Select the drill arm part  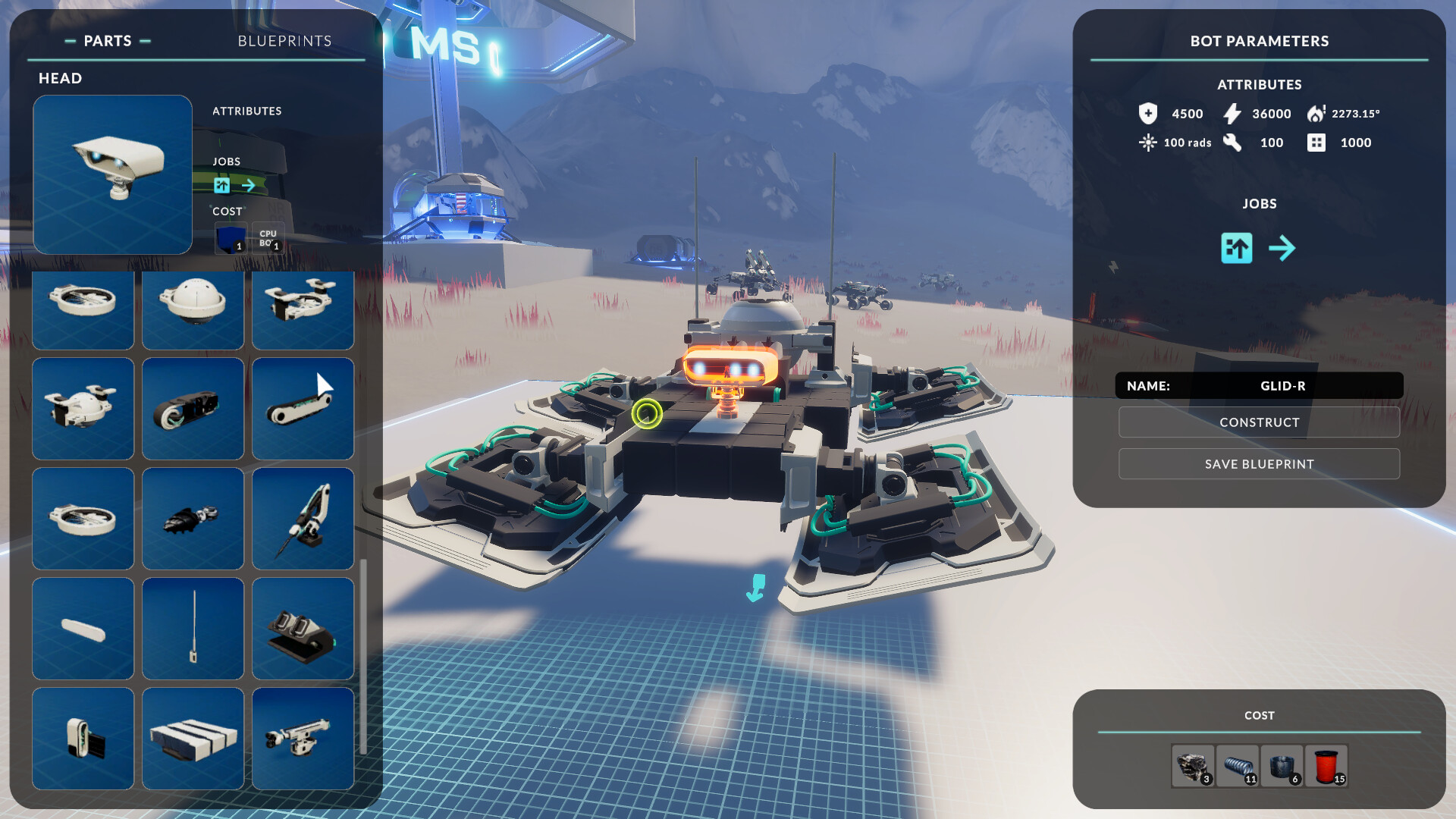[x=303, y=519]
